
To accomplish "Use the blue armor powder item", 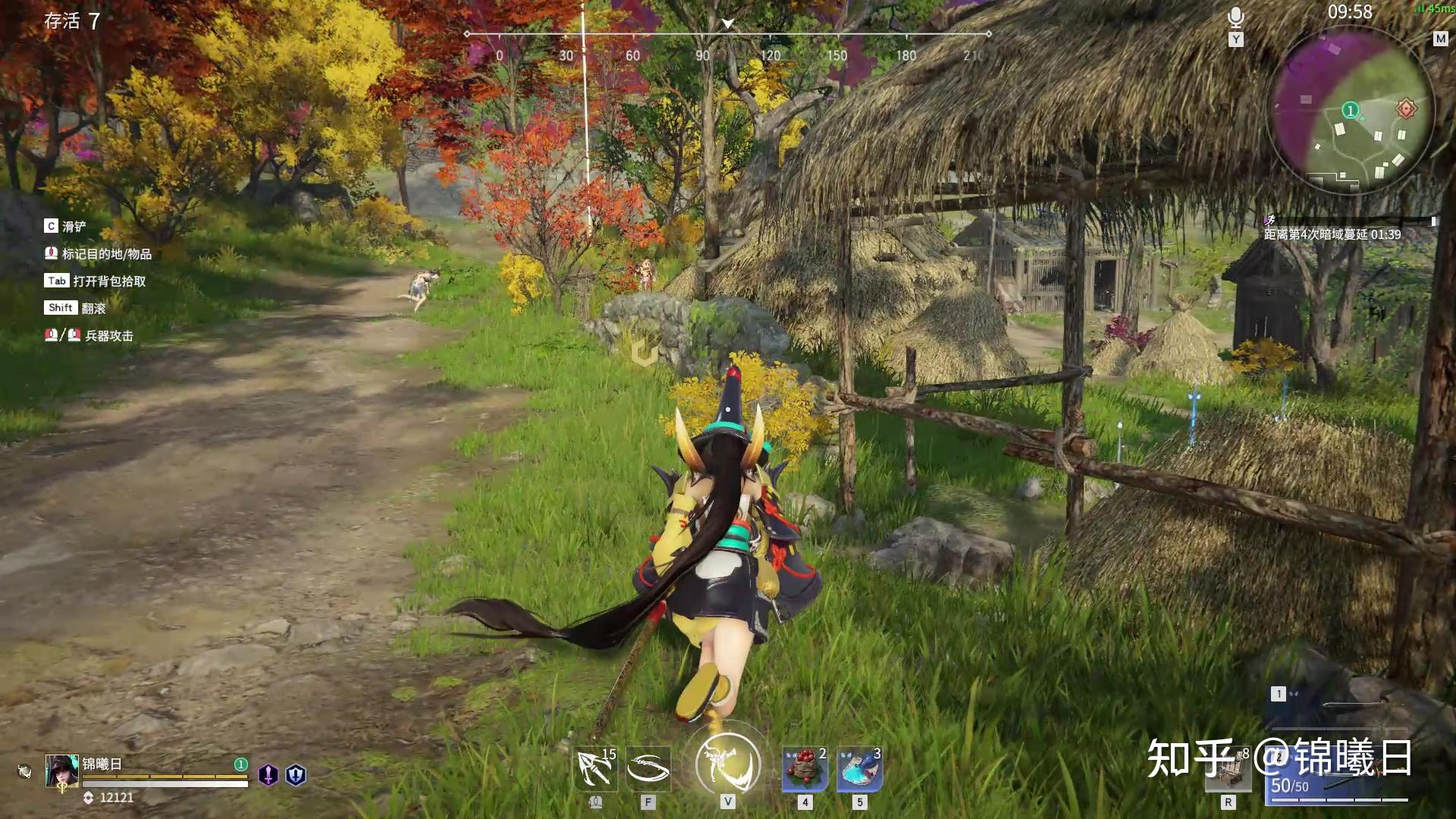I will (859, 769).
